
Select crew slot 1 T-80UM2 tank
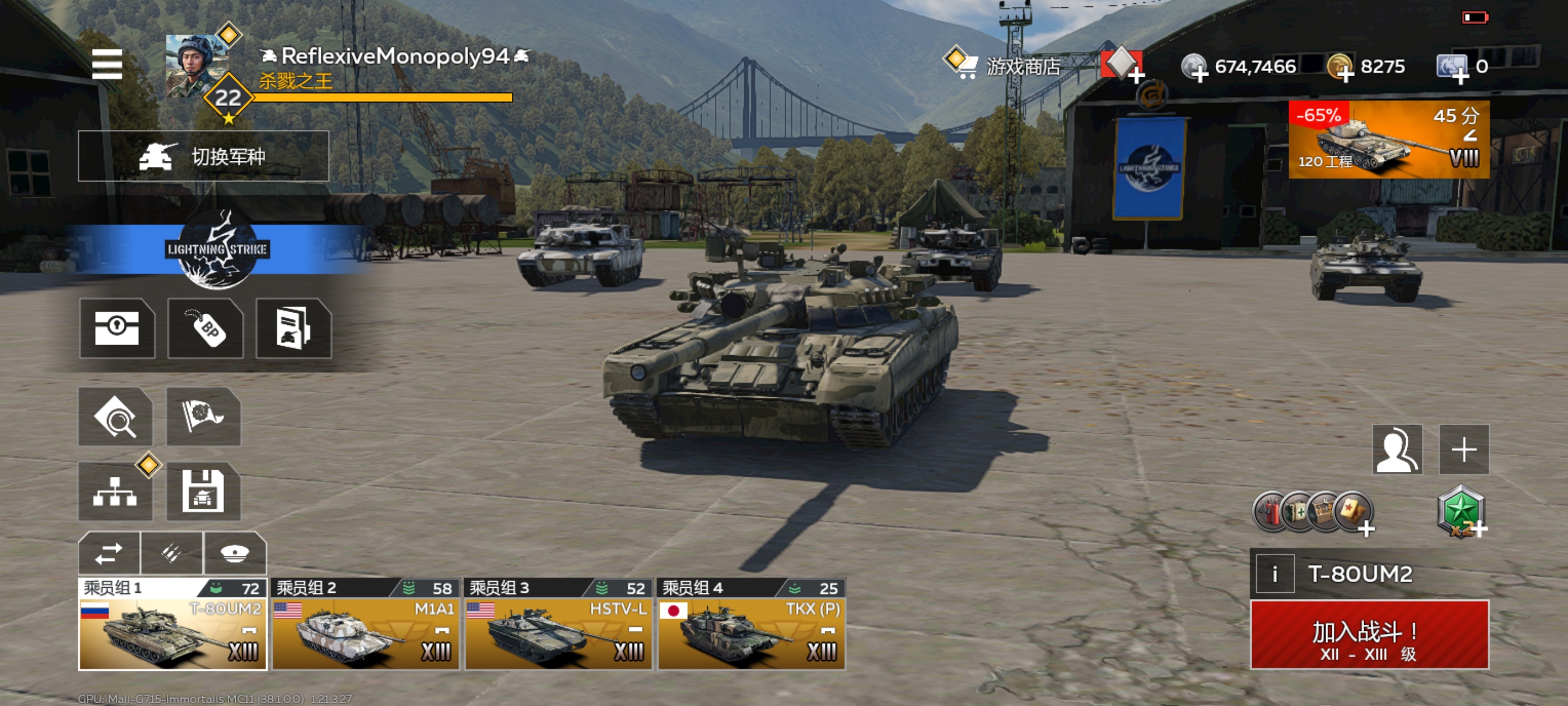click(x=173, y=624)
